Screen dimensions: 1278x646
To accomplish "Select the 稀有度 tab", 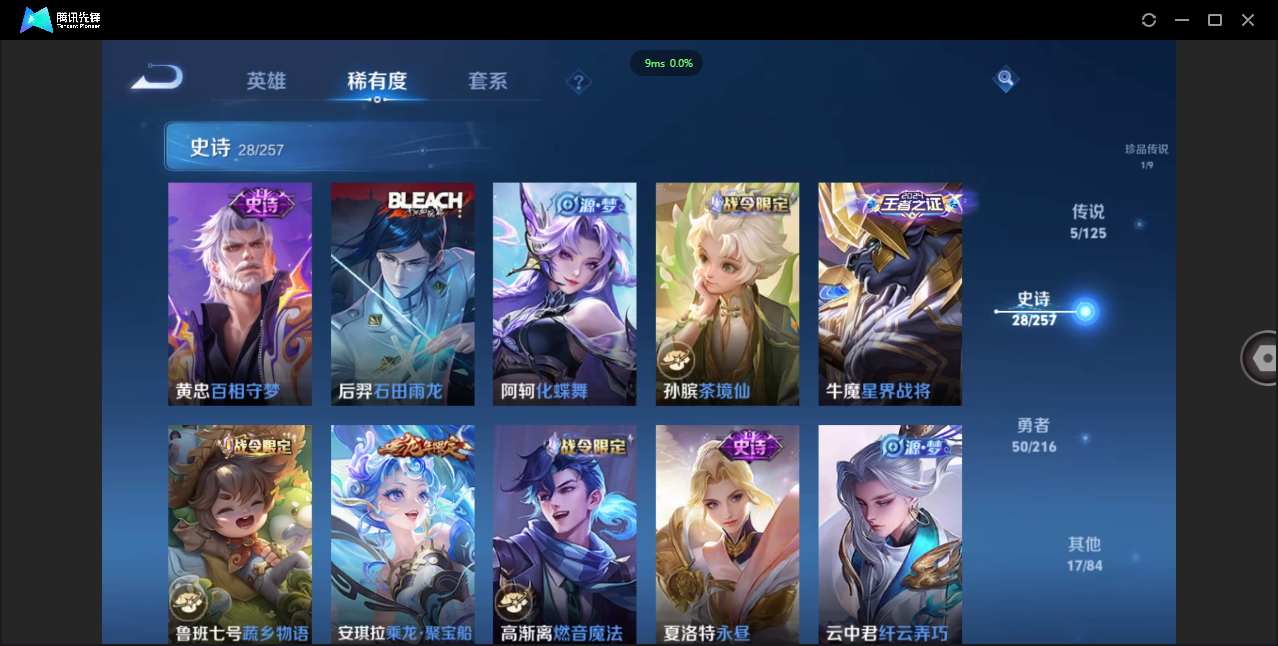I will click(x=377, y=81).
